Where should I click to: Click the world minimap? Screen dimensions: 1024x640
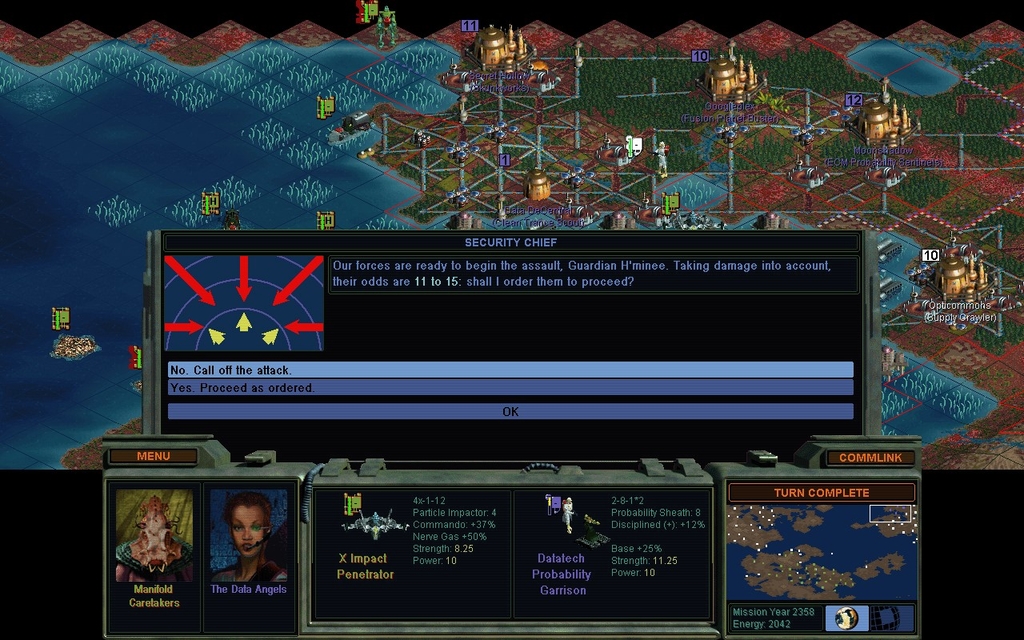pos(821,552)
